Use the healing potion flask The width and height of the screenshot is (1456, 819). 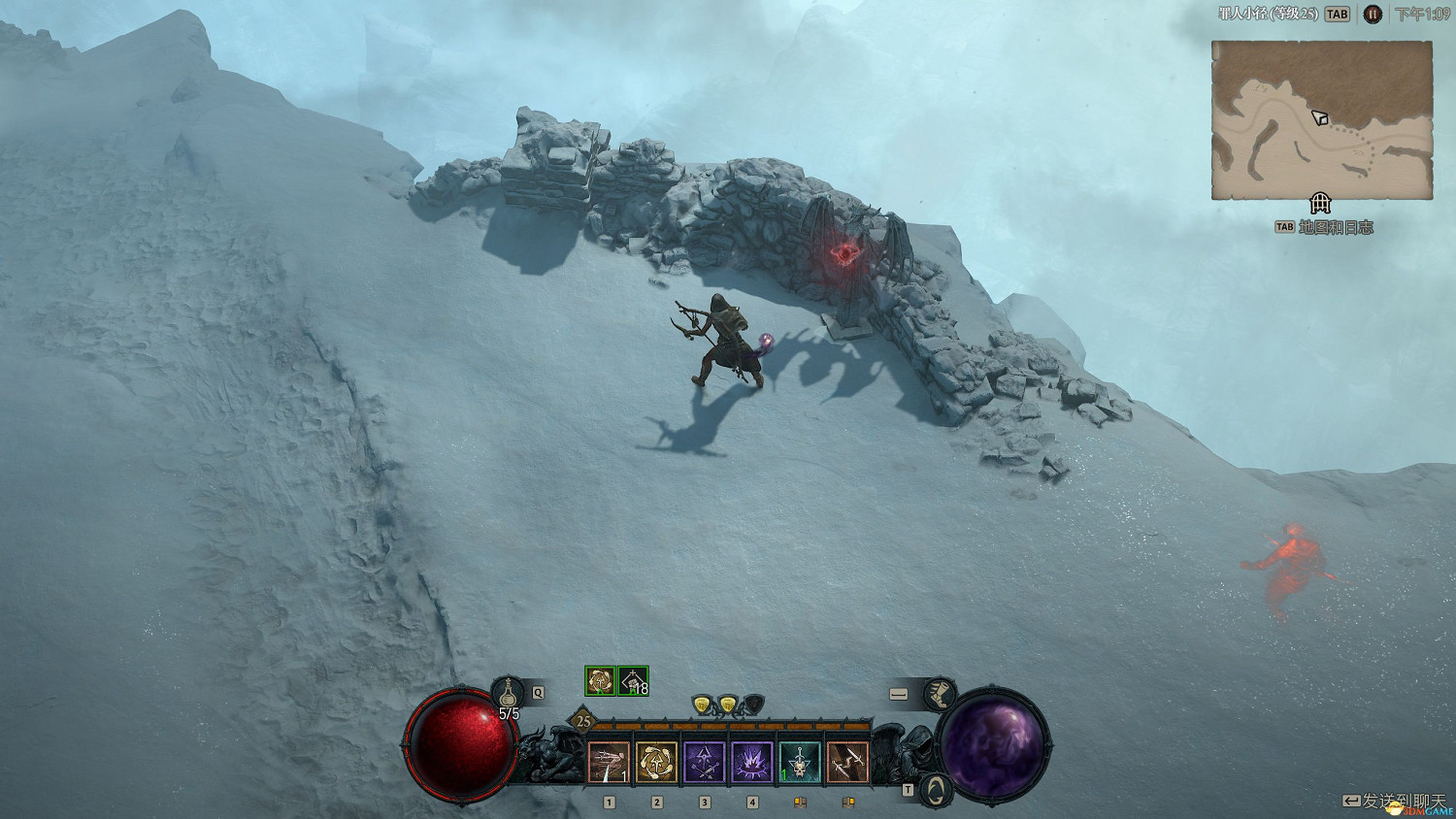click(x=509, y=693)
